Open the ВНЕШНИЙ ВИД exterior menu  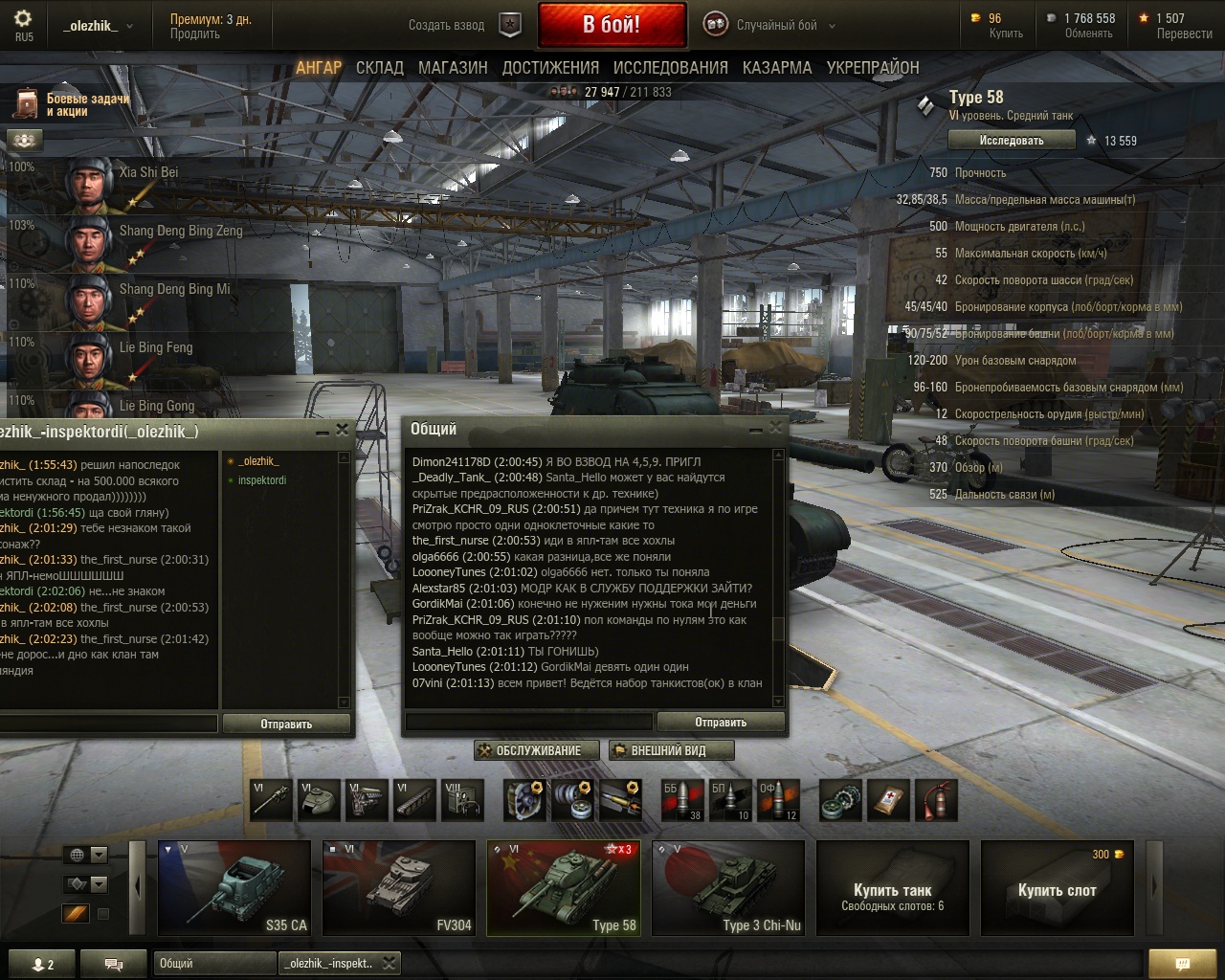click(671, 750)
